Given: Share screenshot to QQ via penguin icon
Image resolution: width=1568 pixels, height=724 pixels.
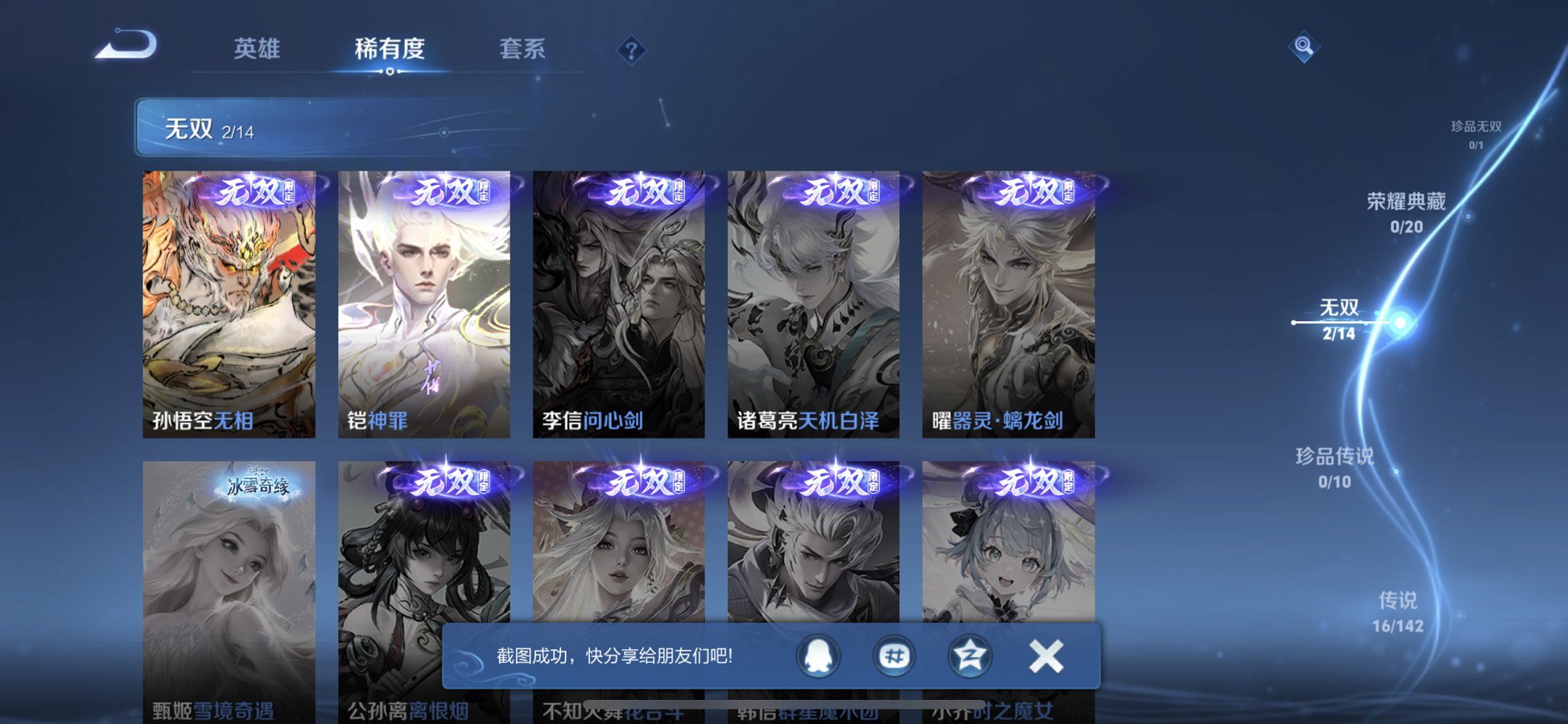Looking at the screenshot, I should 818,655.
